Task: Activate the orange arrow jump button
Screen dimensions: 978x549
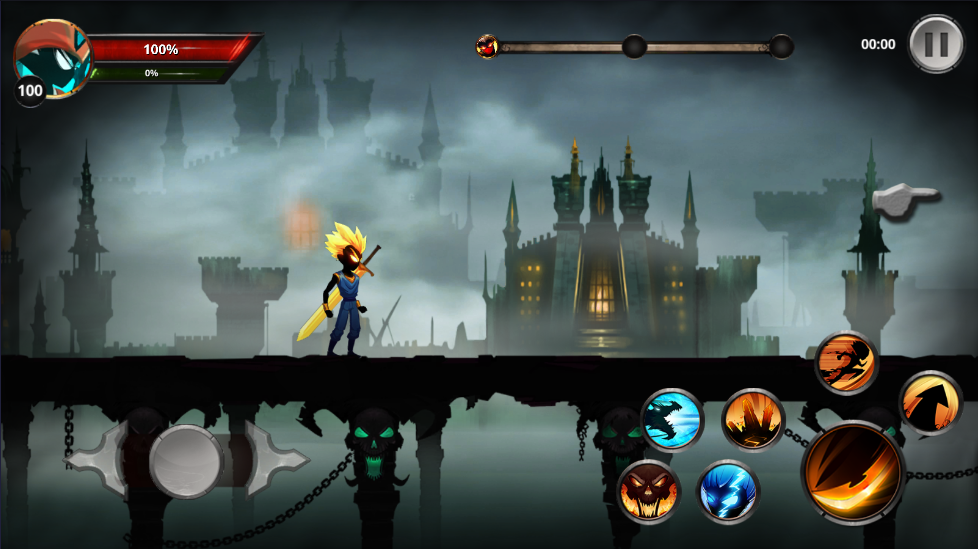Action: (930, 403)
